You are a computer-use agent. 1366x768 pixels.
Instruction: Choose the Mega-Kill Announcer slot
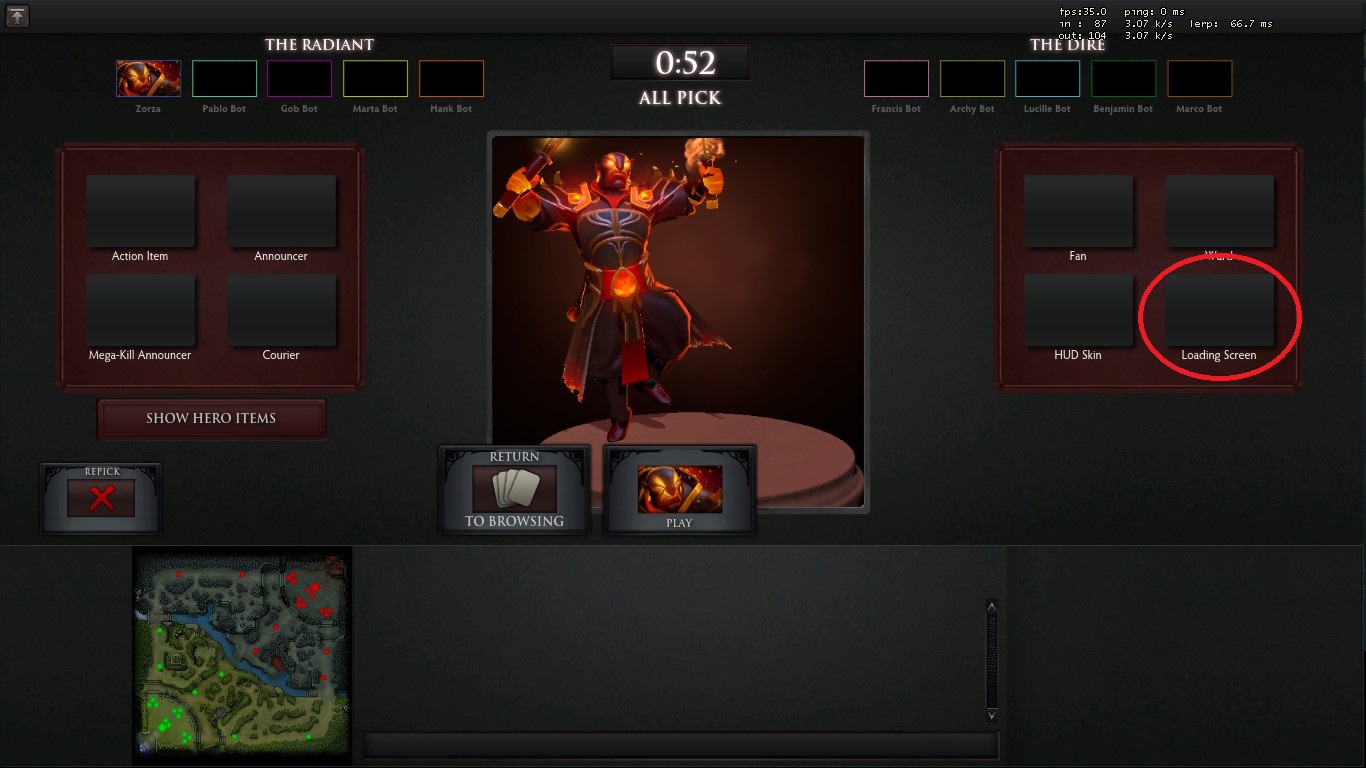point(140,310)
